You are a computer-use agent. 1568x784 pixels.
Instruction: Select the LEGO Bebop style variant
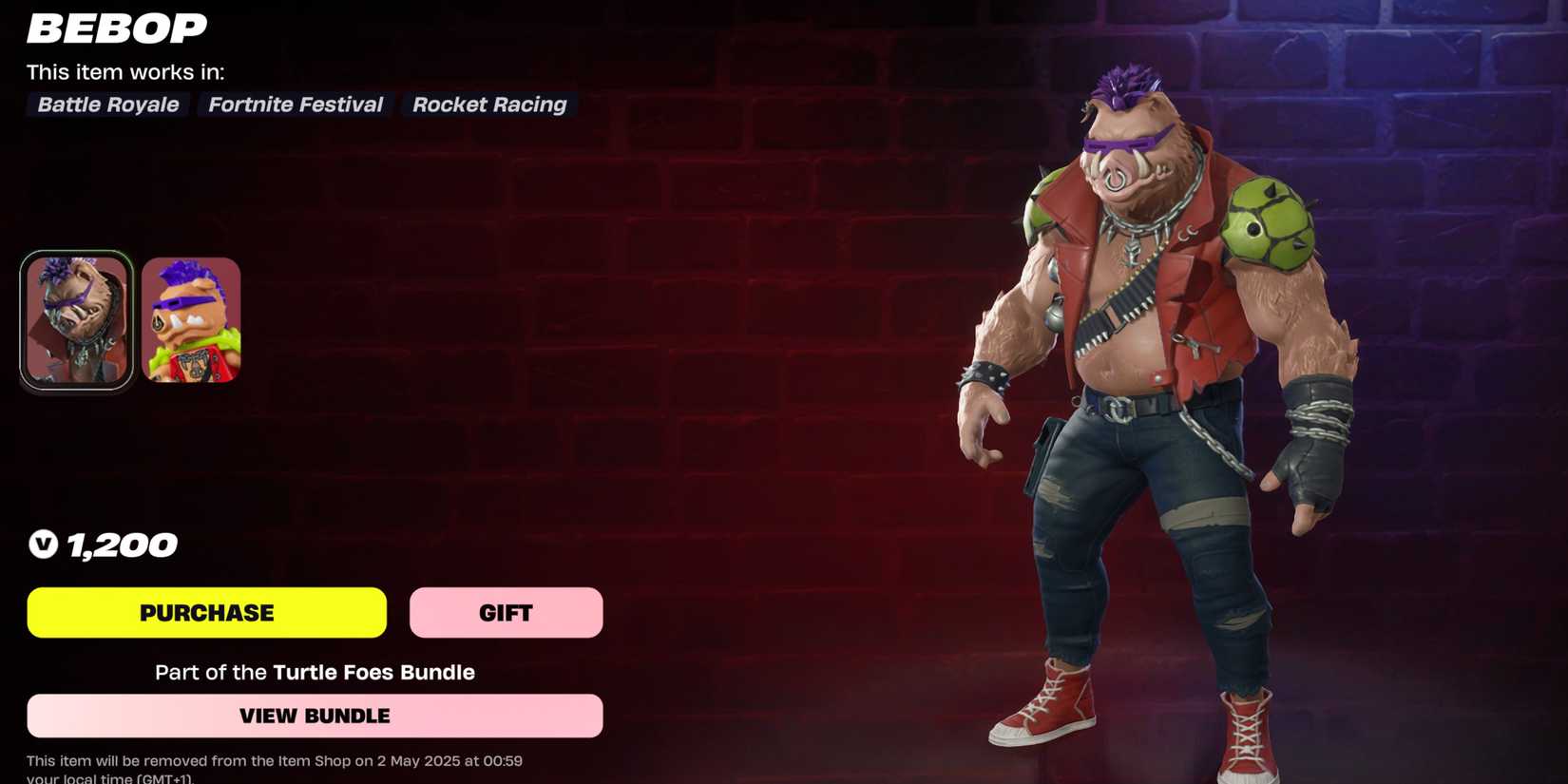(190, 320)
